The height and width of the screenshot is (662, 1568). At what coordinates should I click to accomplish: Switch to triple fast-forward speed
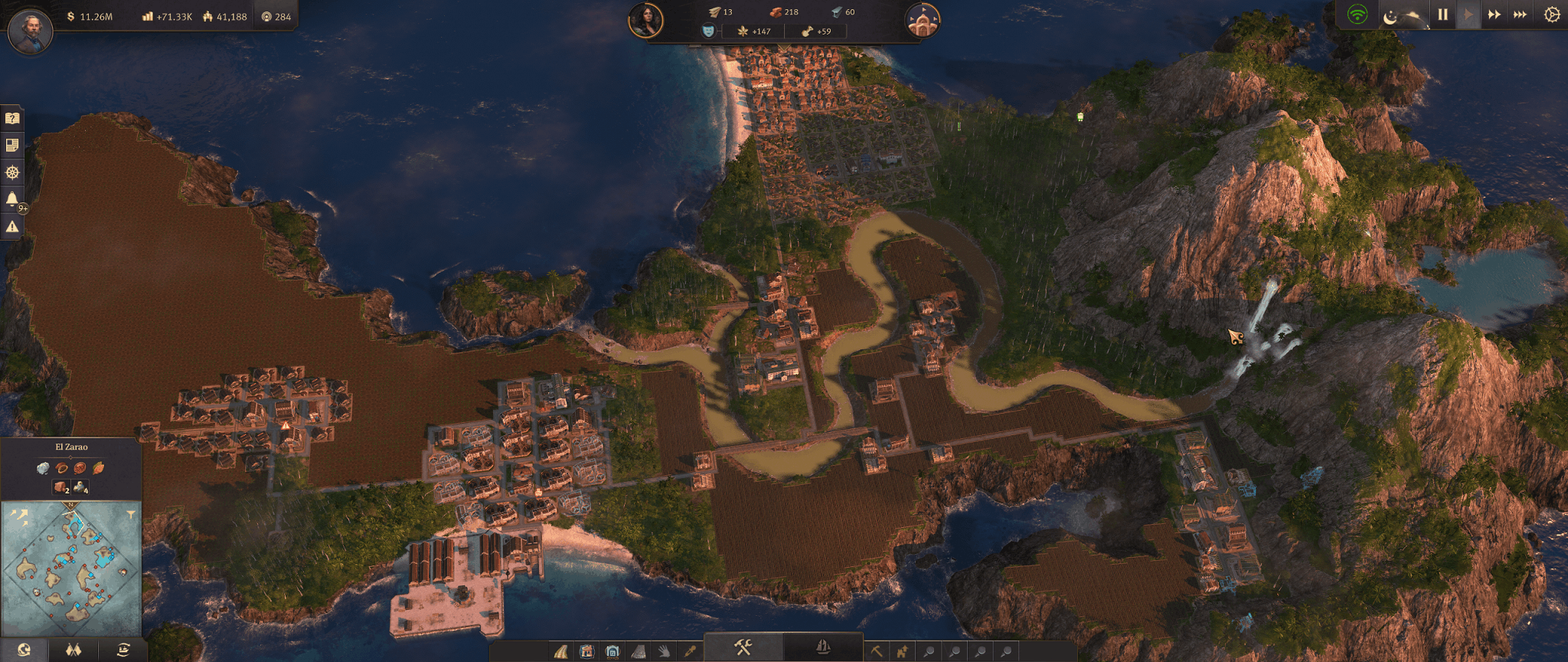click(x=1520, y=15)
